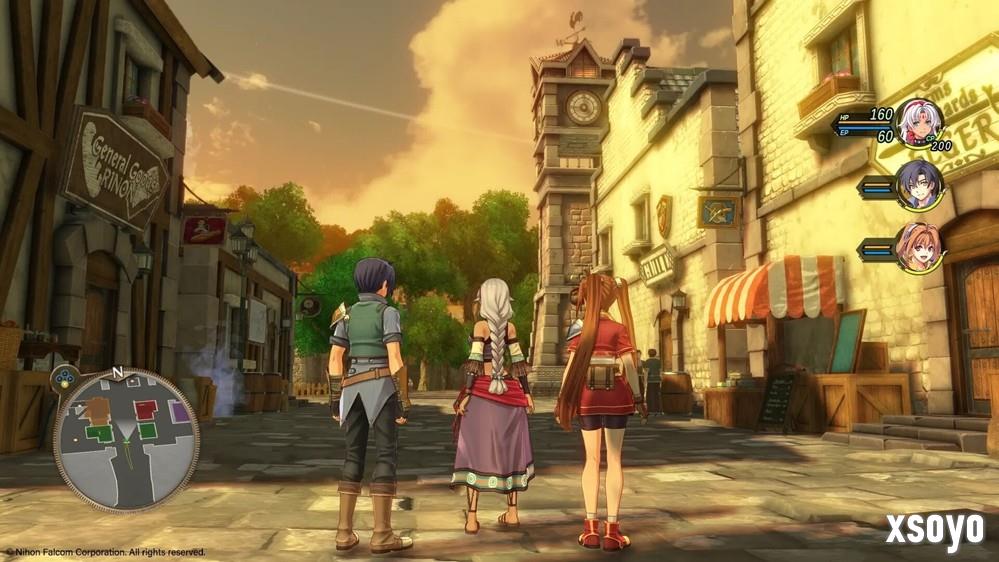Click the purple building on the minimap
The image size is (999, 562).
(x=178, y=410)
